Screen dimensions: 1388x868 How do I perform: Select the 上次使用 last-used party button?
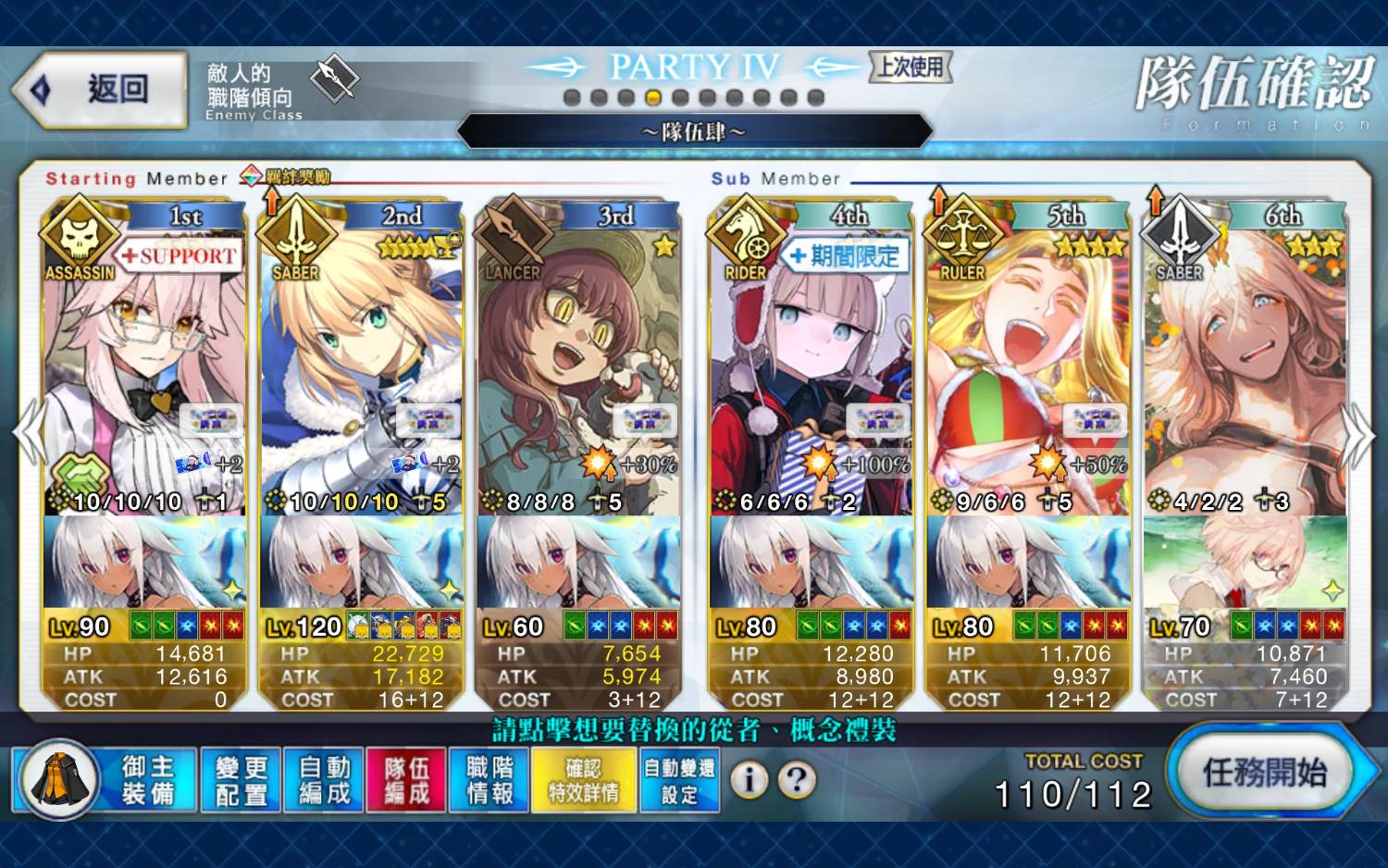pyautogui.click(x=911, y=67)
